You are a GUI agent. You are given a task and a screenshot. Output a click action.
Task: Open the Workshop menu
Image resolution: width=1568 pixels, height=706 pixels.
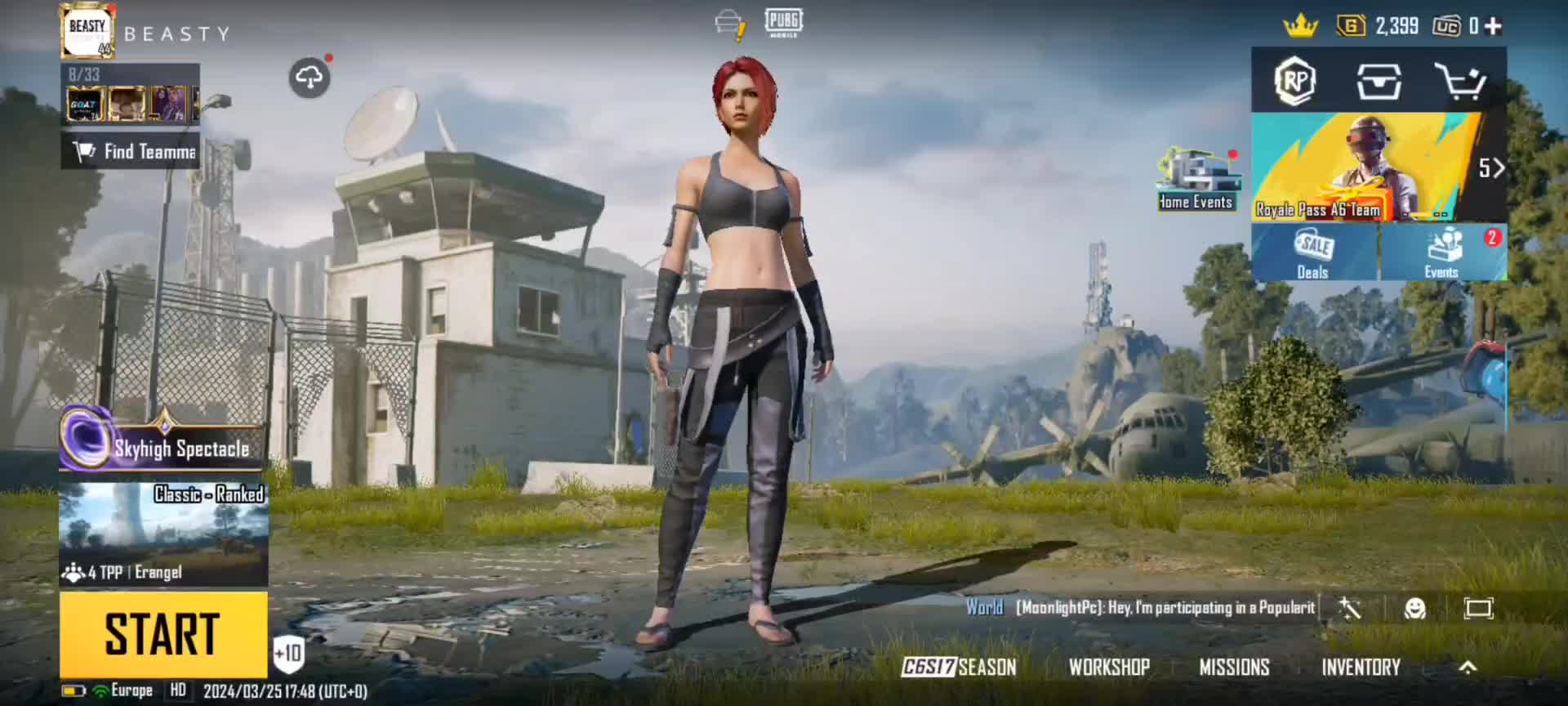coord(1109,668)
